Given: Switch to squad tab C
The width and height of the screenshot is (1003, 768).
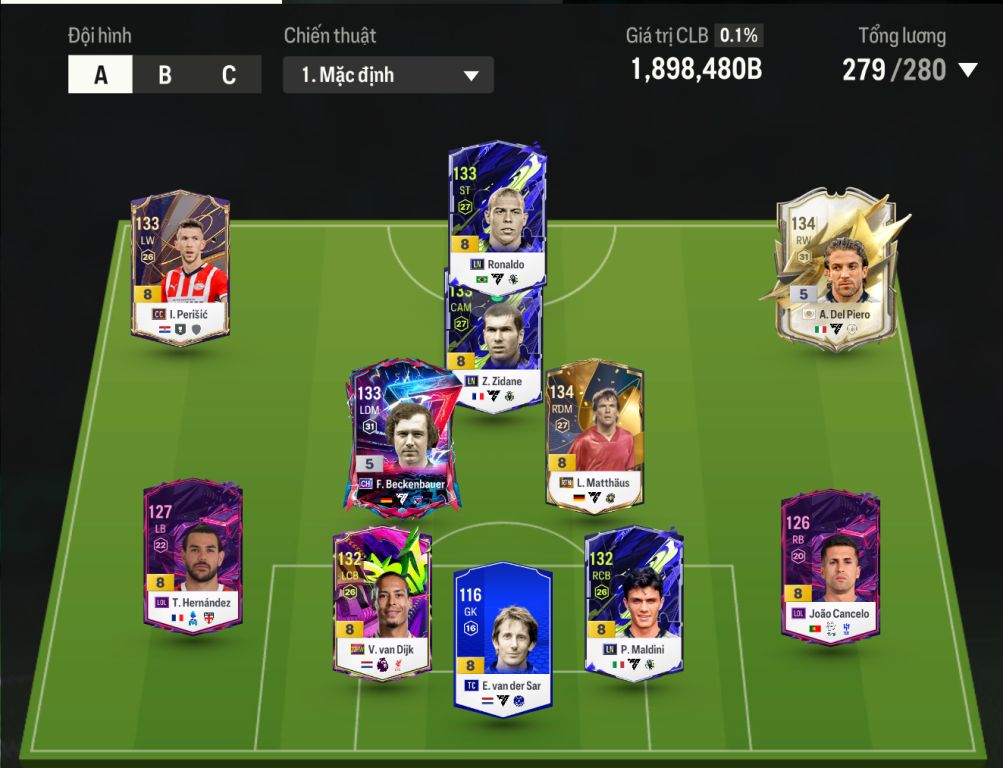Looking at the screenshot, I should 229,75.
